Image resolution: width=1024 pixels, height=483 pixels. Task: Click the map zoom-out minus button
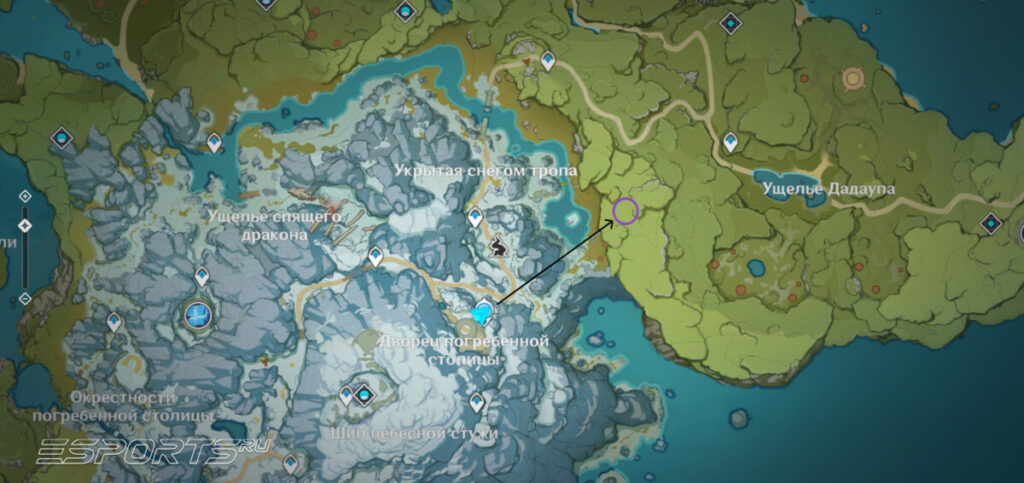[x=25, y=299]
